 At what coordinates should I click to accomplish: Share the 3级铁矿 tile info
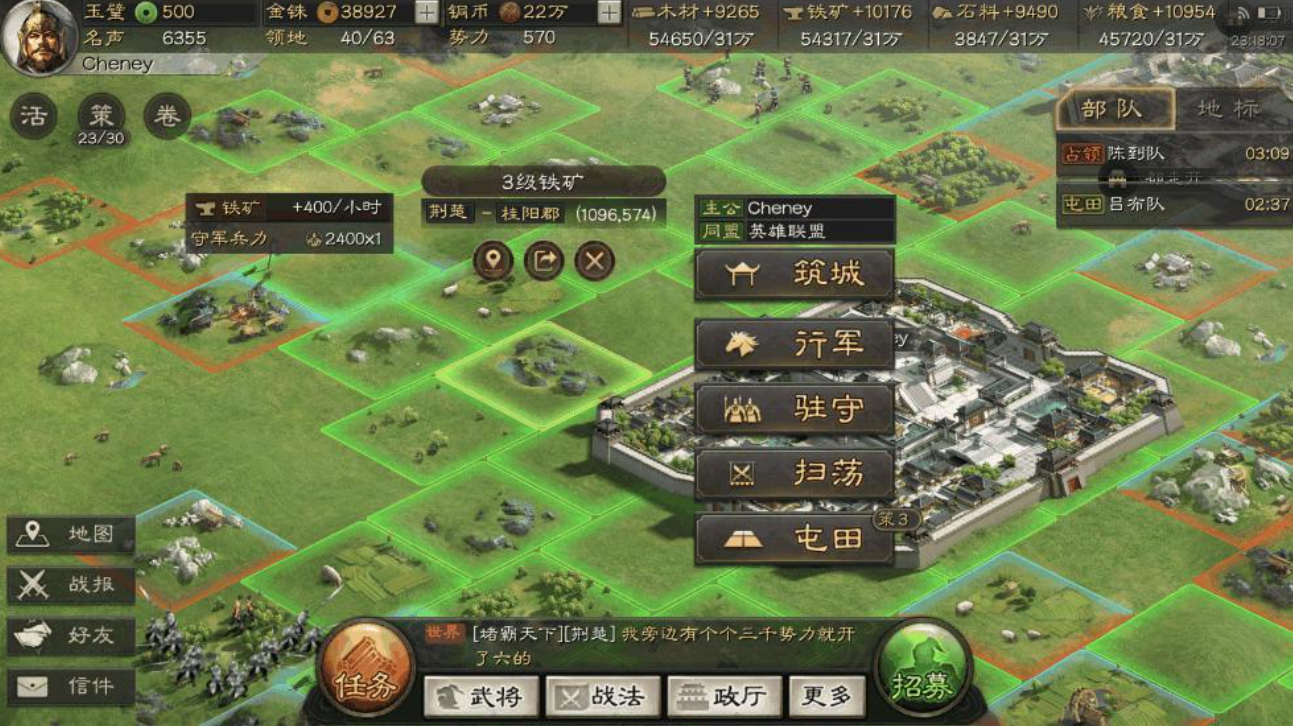(544, 261)
